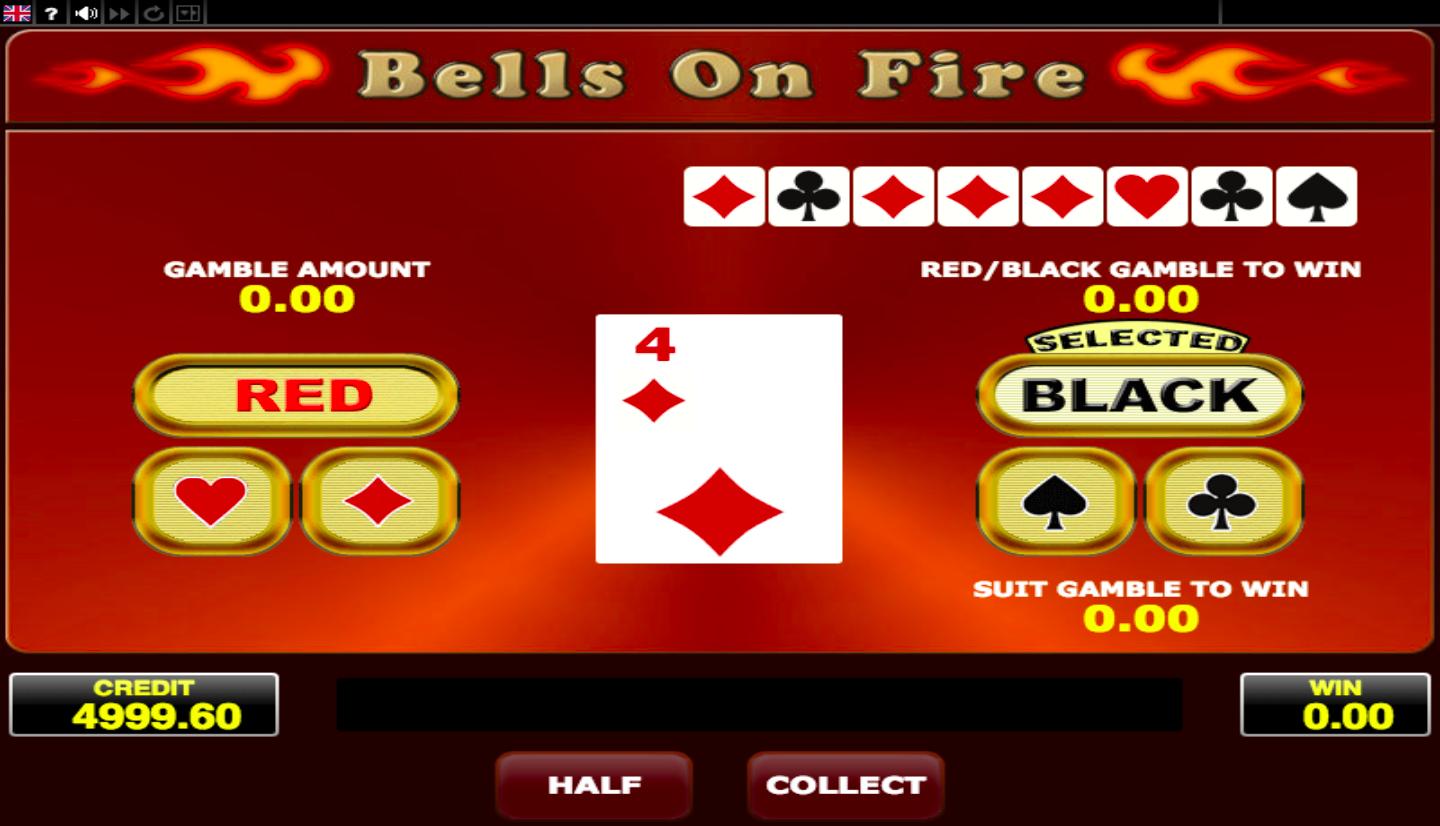The width and height of the screenshot is (1440, 826).
Task: Toggle fullscreen mode icon
Action: click(186, 12)
